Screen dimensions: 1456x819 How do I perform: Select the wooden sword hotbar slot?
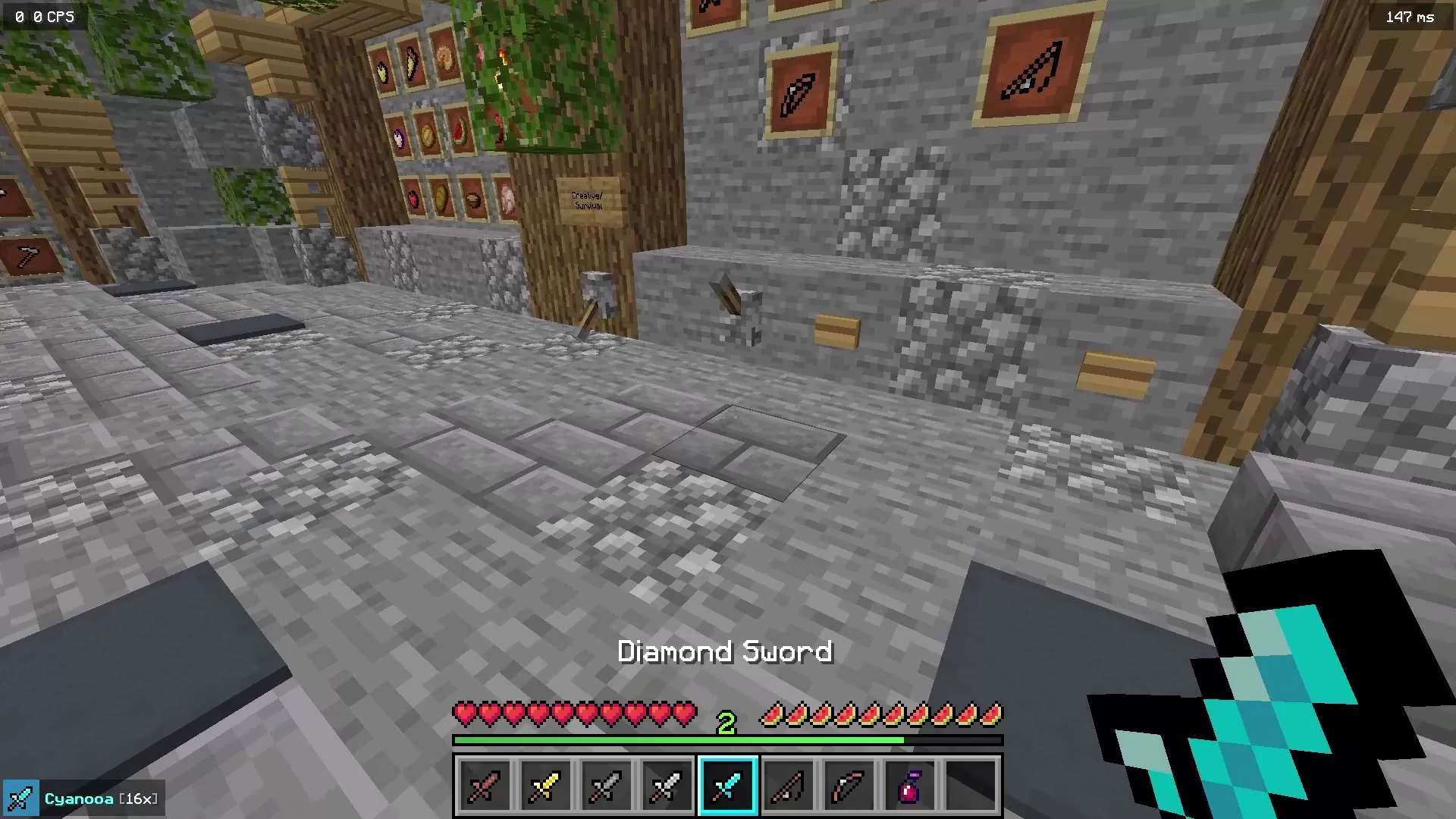click(485, 785)
